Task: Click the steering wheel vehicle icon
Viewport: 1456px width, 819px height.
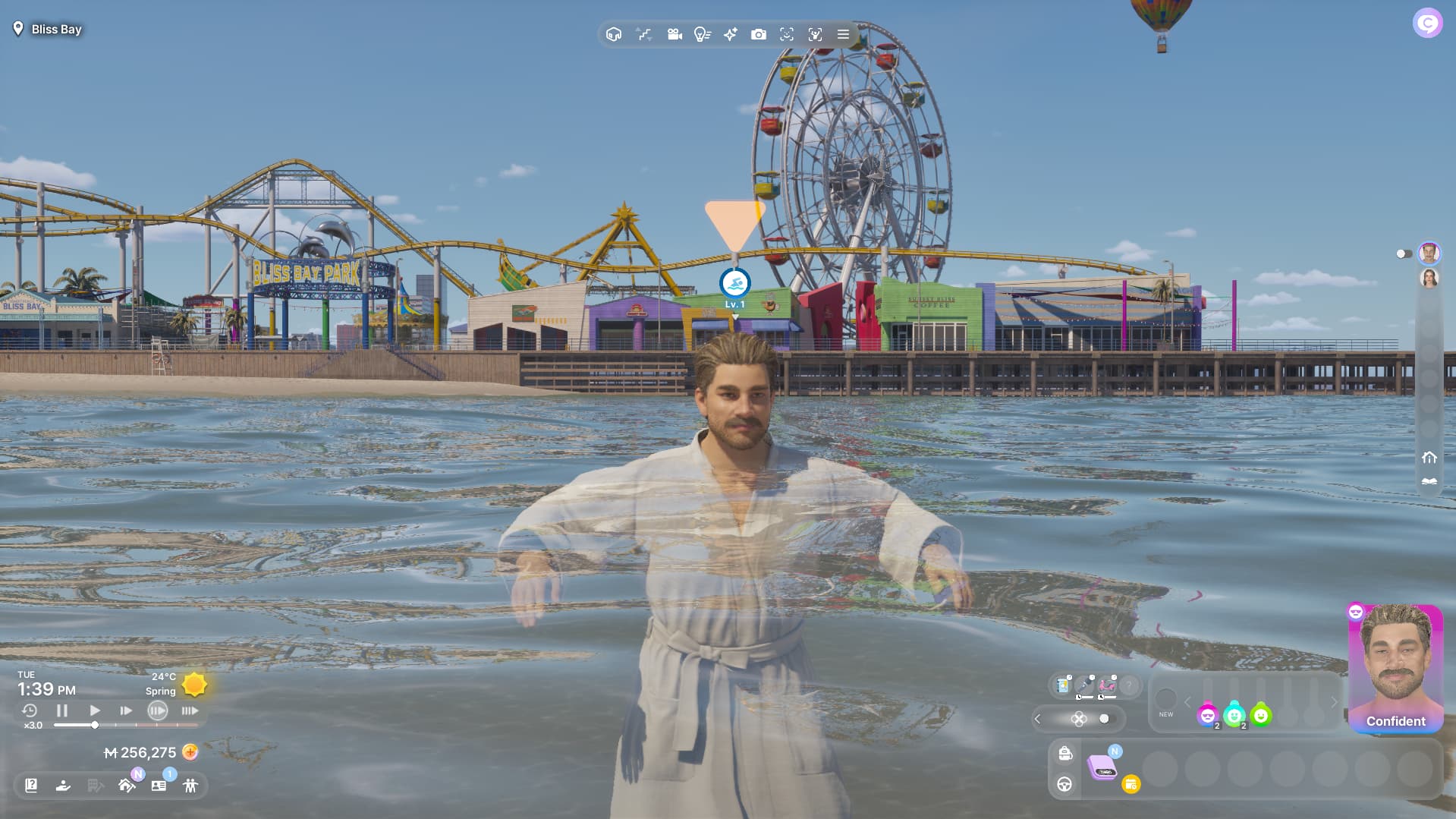Action: point(1065,785)
